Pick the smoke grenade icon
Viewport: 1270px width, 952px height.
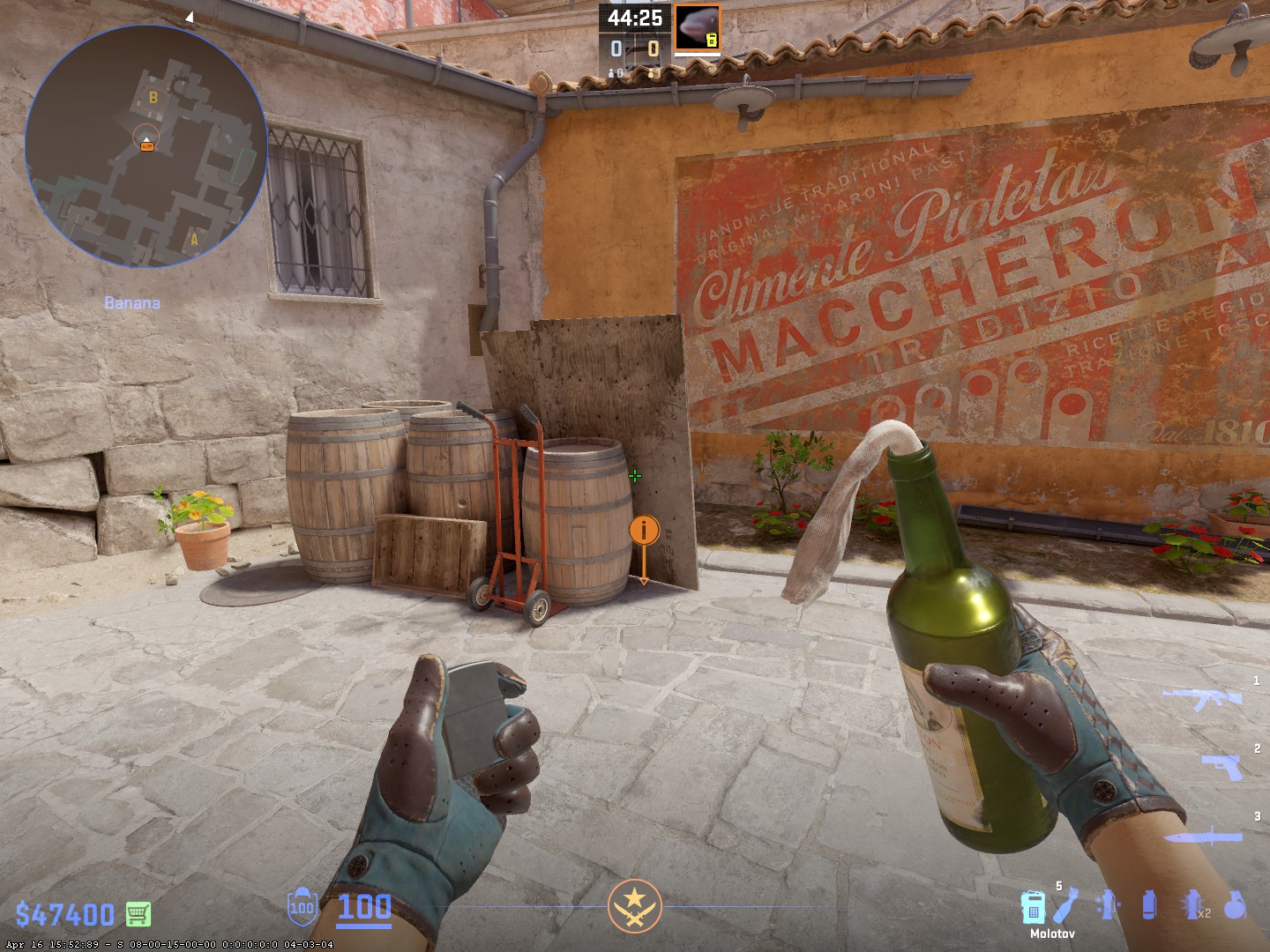tap(1148, 906)
